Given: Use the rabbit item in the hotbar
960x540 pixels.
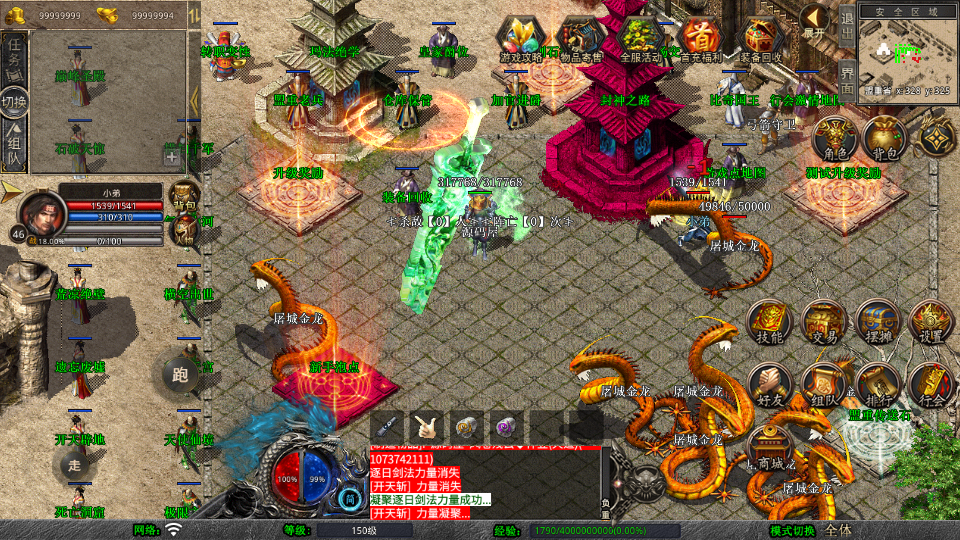Looking at the screenshot, I should pyautogui.click(x=428, y=425).
